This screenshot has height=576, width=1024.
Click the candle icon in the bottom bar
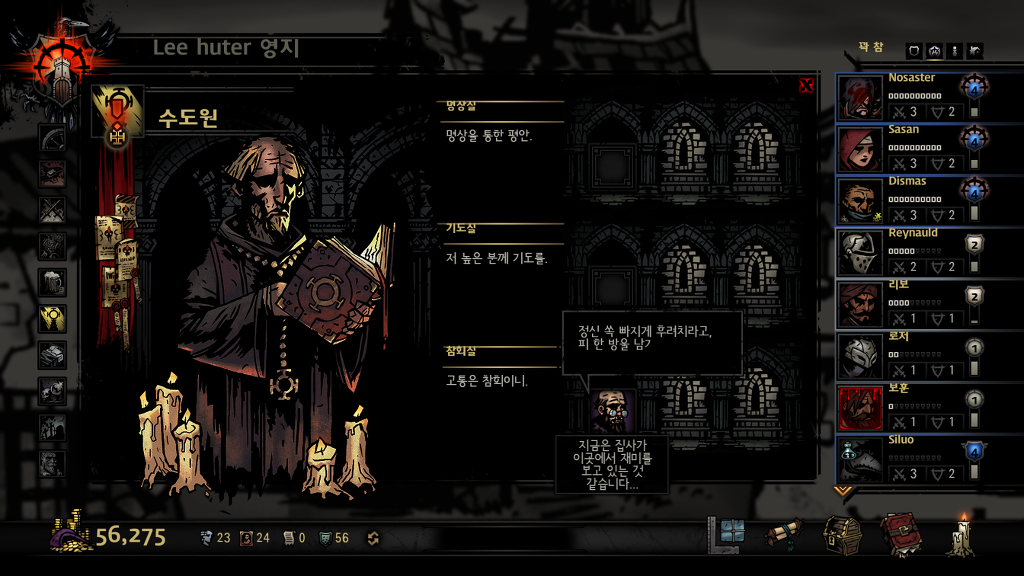[962, 536]
